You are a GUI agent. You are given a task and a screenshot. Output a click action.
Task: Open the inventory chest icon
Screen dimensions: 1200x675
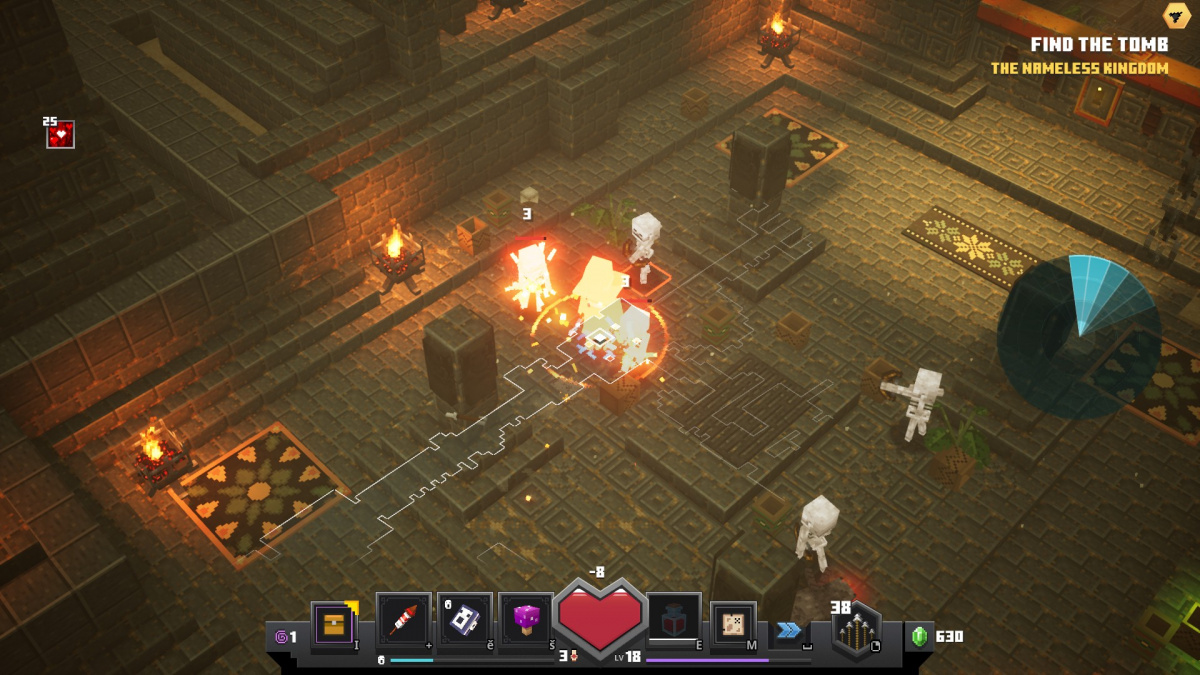tap(333, 625)
